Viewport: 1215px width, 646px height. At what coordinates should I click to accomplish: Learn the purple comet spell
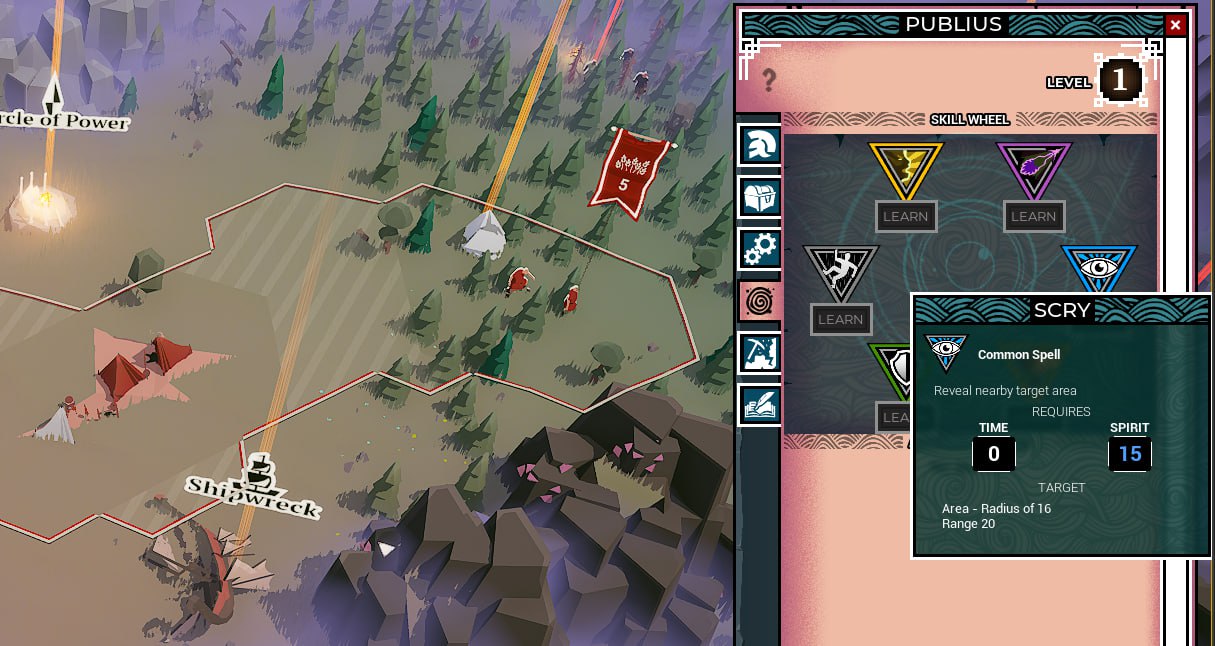pos(1033,216)
